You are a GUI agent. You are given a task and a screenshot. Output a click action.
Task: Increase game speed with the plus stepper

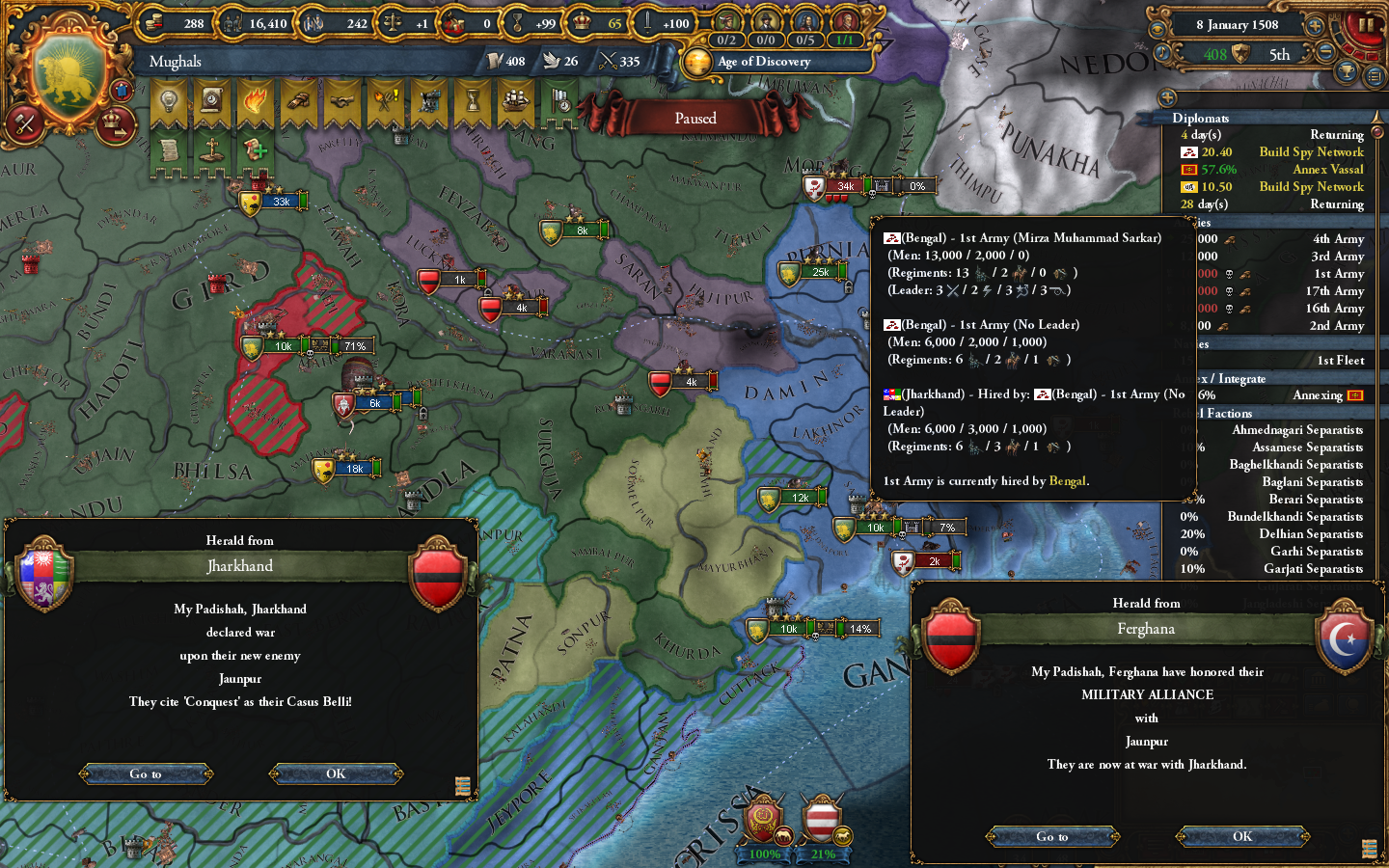pyautogui.click(x=1314, y=26)
